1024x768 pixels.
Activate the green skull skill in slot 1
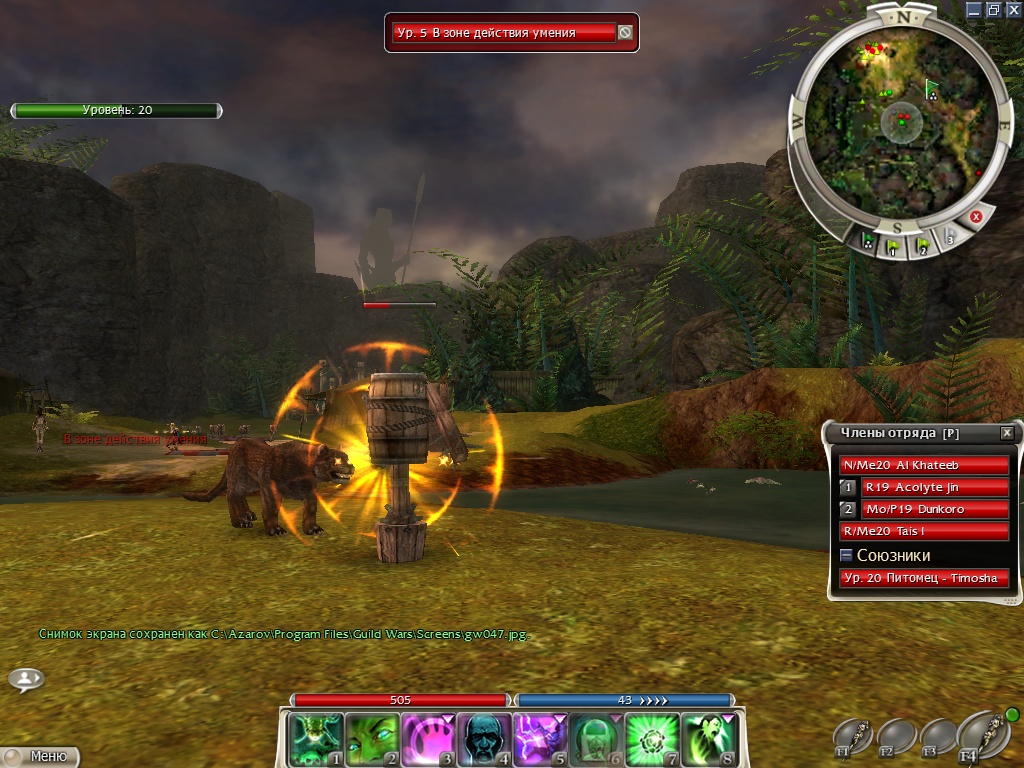pos(315,739)
